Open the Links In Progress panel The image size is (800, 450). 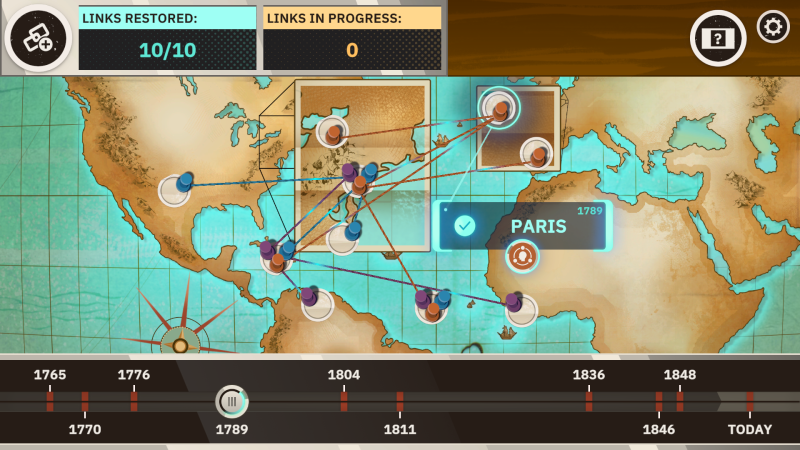pyautogui.click(x=352, y=38)
